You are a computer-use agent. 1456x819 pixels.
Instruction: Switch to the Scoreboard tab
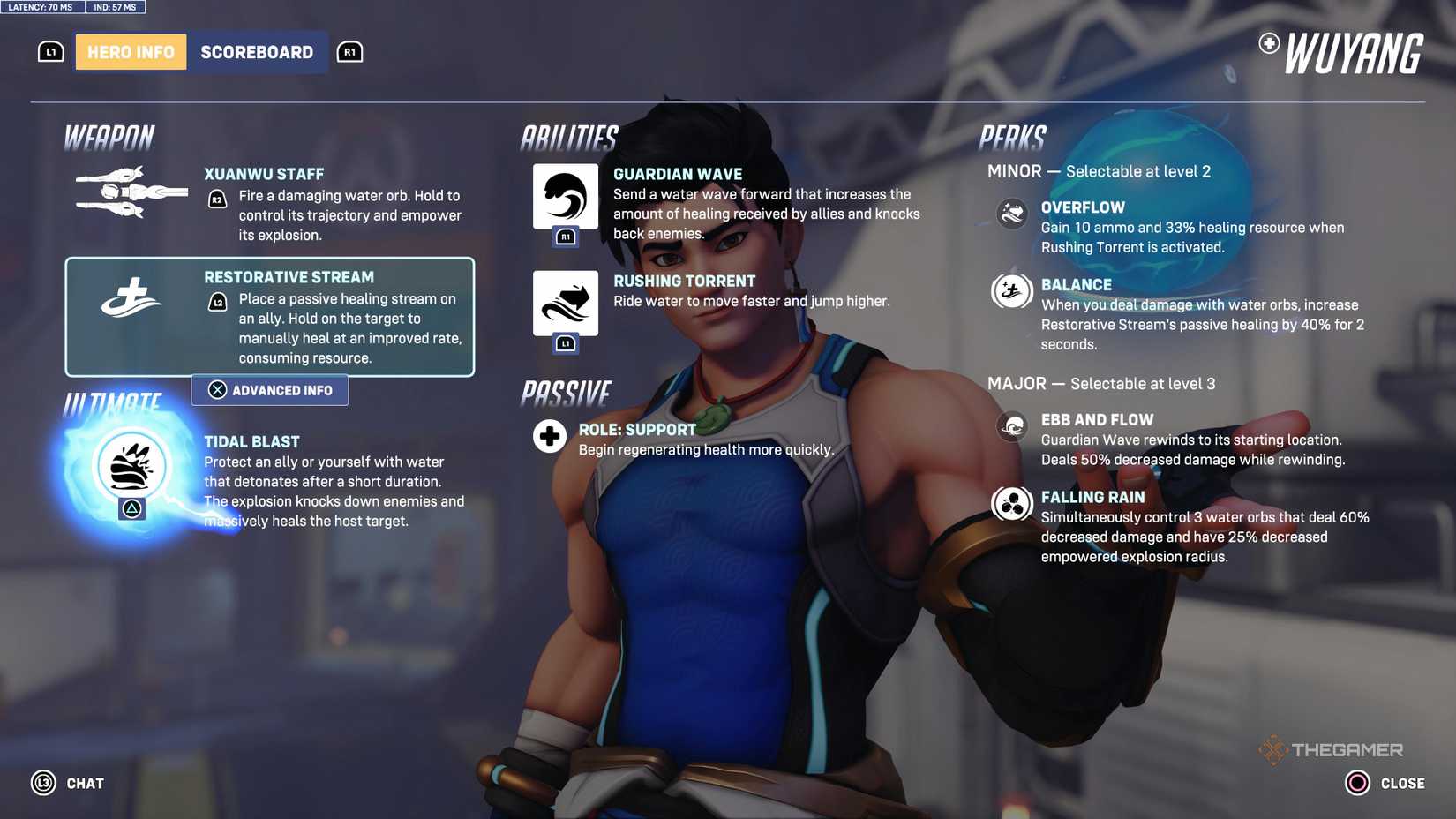[258, 51]
